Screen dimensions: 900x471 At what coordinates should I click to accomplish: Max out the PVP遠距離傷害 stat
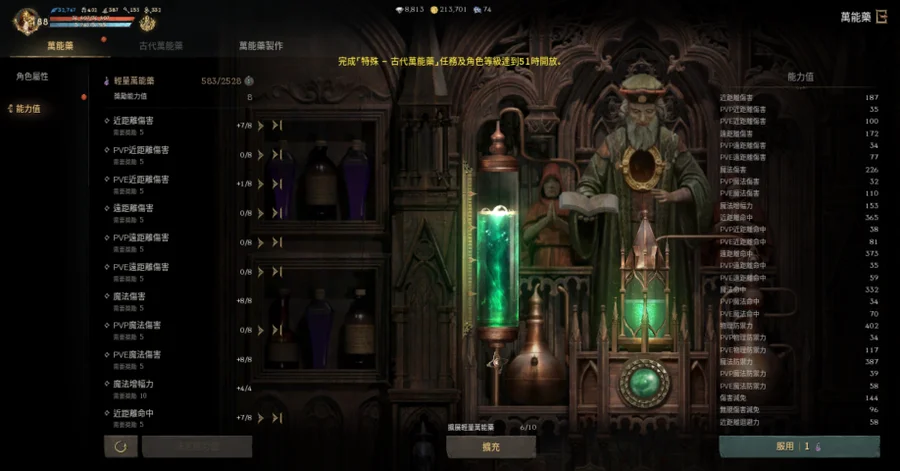click(277, 242)
